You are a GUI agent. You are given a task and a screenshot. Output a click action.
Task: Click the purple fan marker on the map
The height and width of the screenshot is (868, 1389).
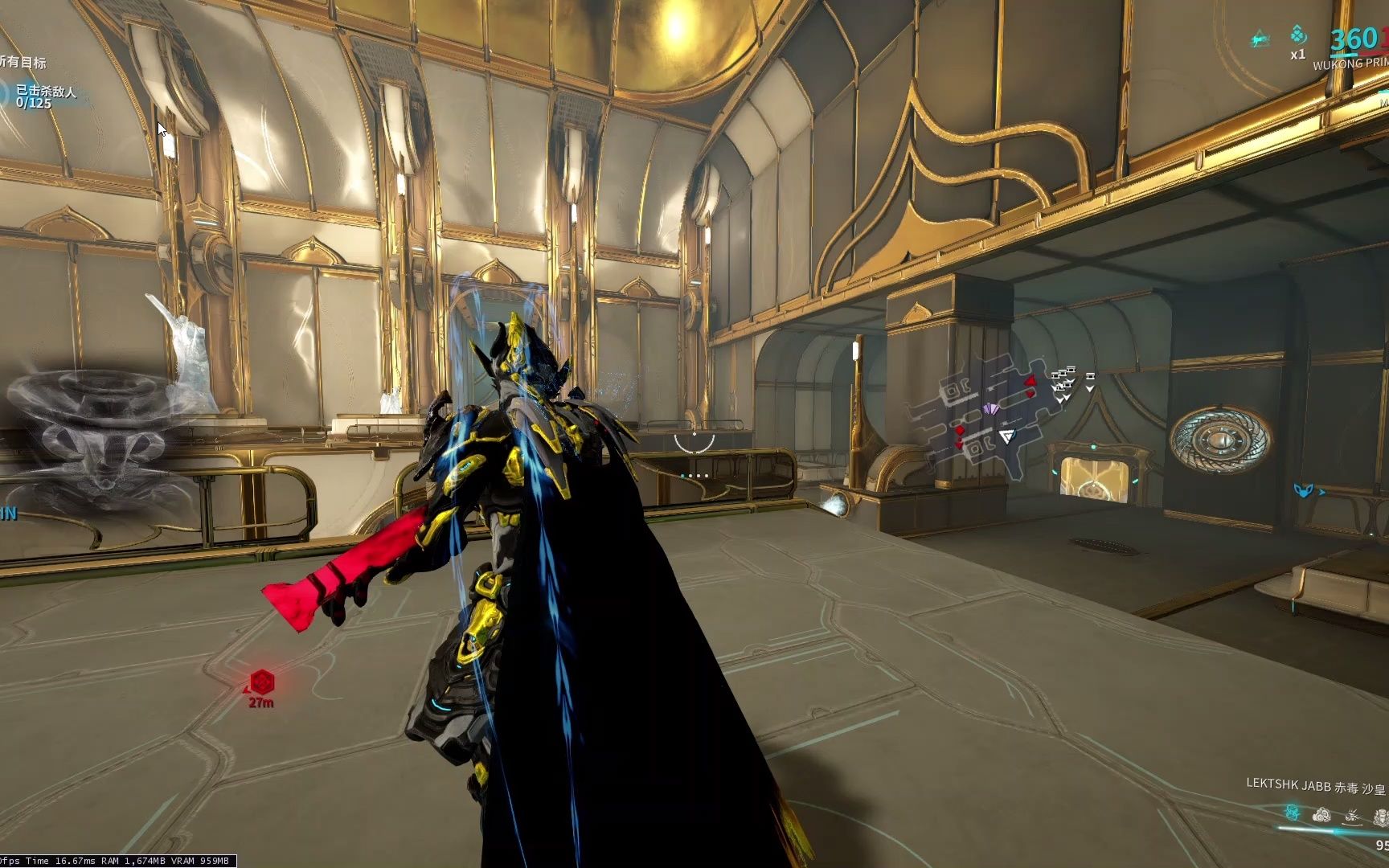[990, 410]
